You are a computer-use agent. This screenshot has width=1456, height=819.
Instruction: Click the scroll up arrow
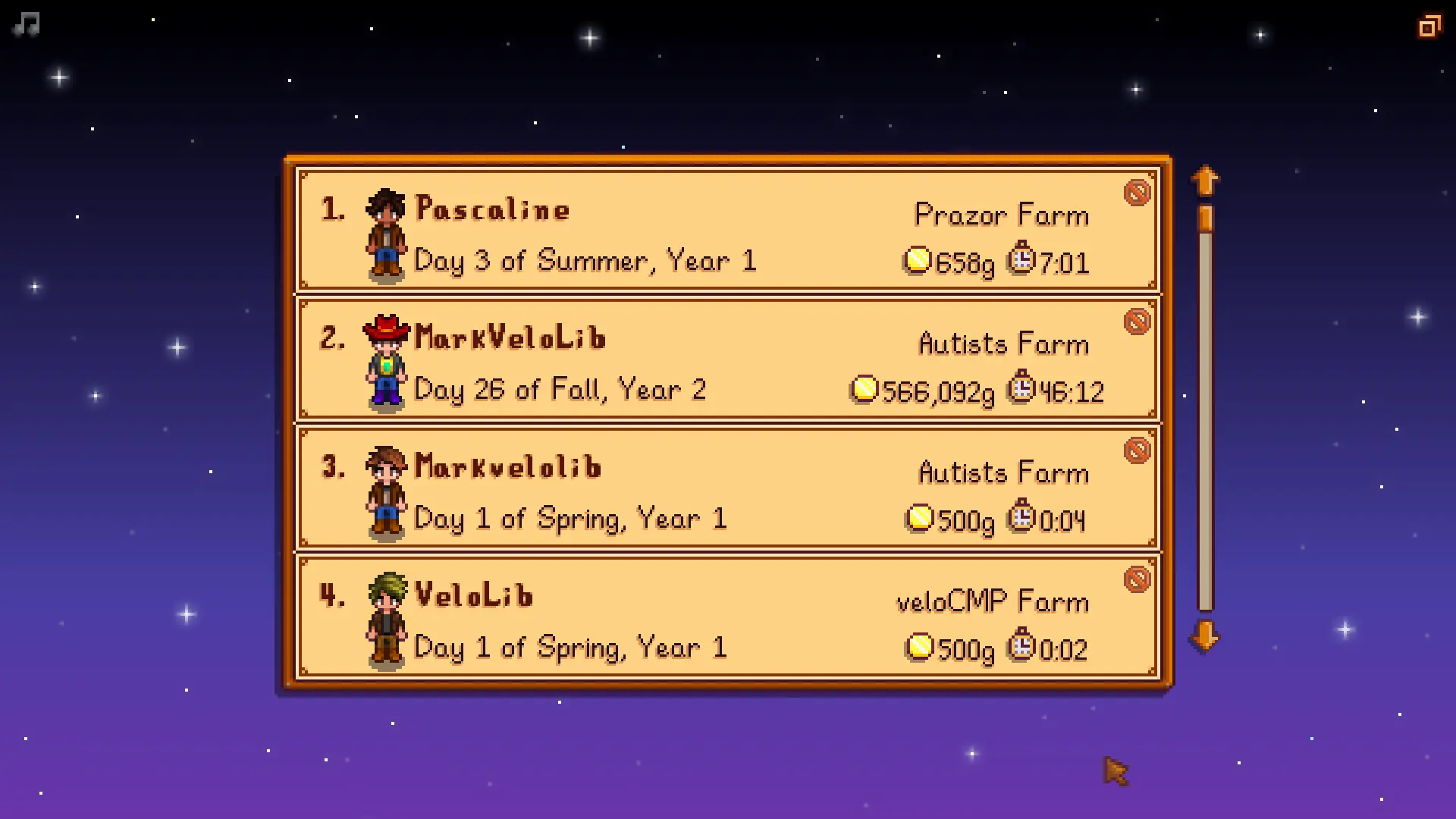point(1205,181)
